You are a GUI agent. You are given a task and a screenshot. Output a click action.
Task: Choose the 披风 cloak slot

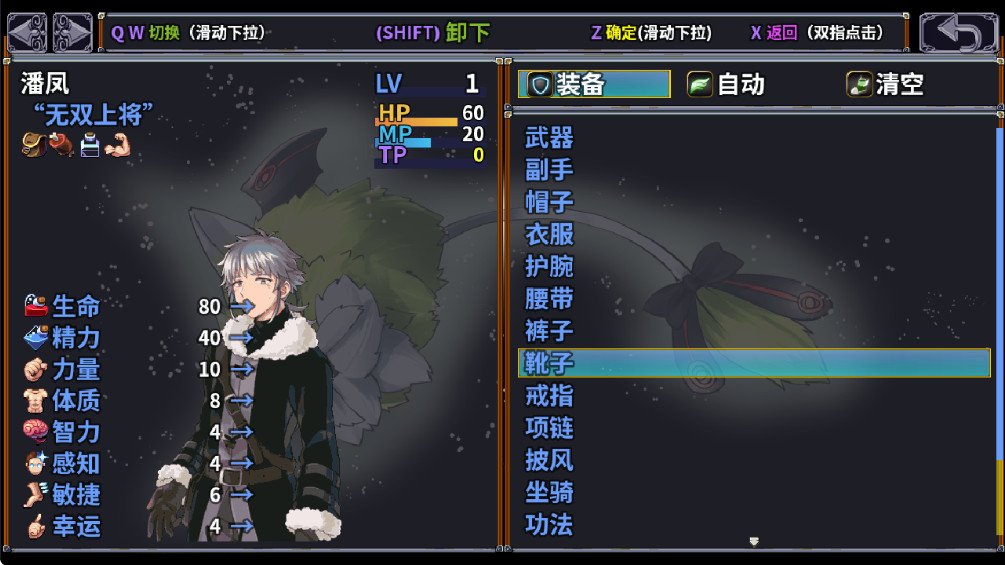click(550, 460)
